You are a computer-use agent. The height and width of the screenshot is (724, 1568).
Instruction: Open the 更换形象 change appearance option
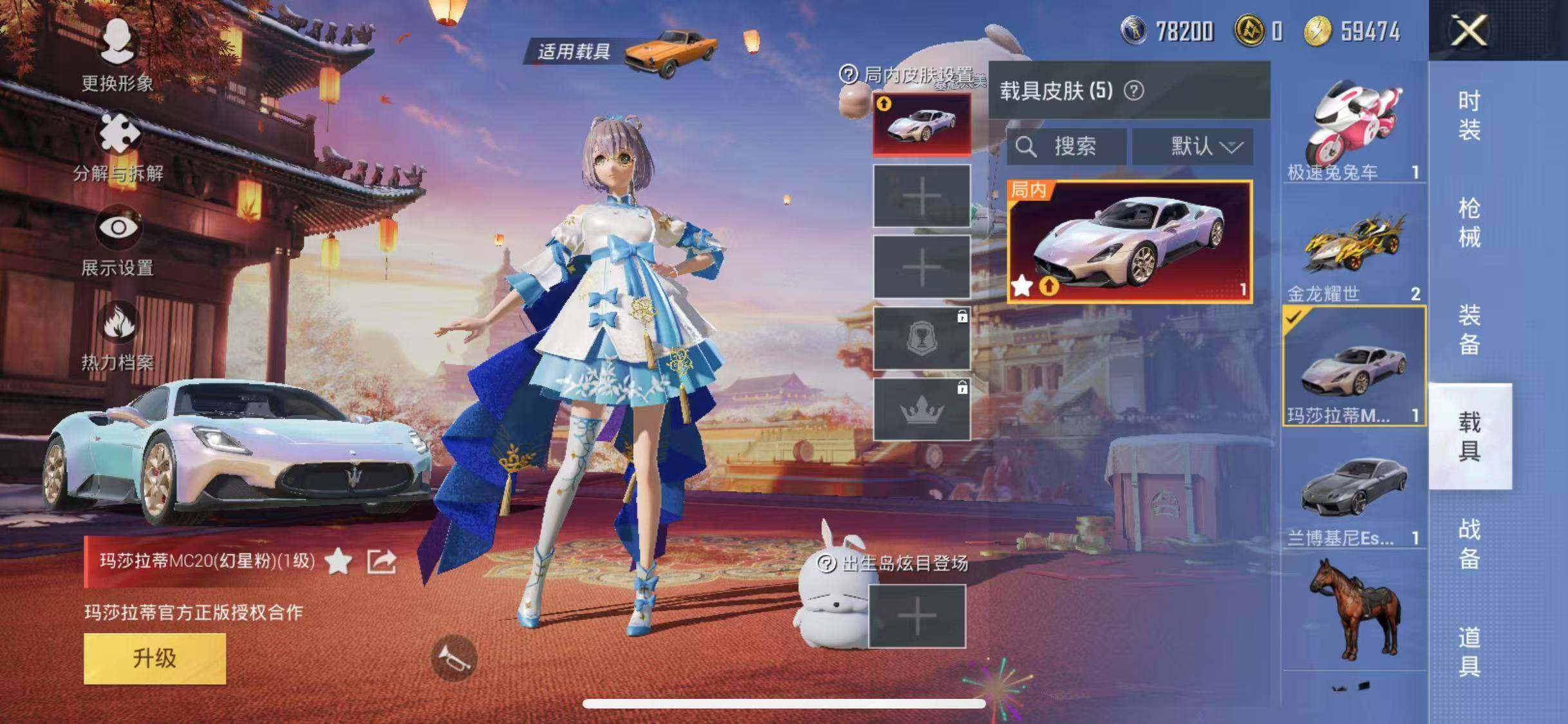117,54
